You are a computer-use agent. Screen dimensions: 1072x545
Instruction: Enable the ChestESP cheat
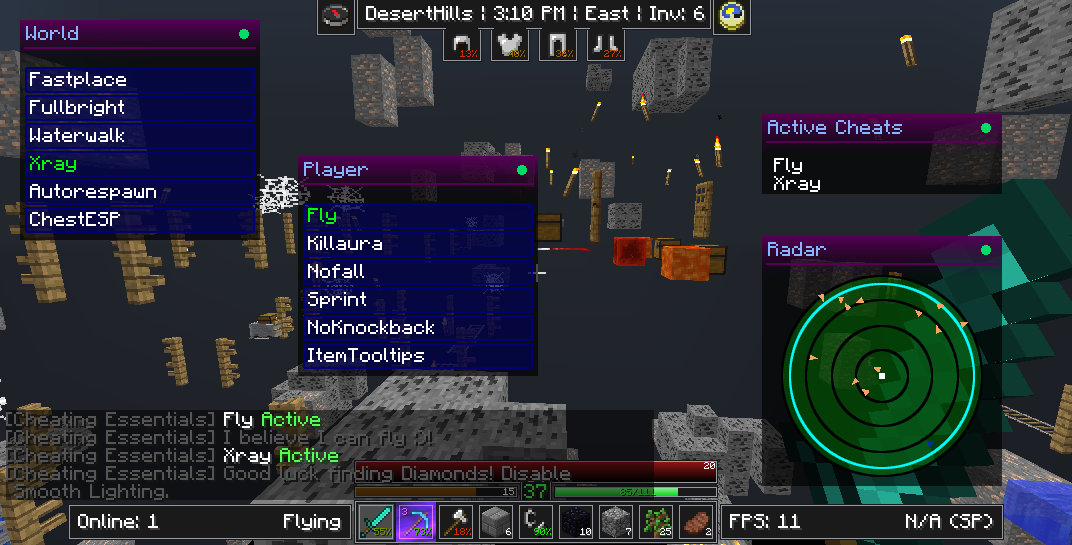pos(140,220)
